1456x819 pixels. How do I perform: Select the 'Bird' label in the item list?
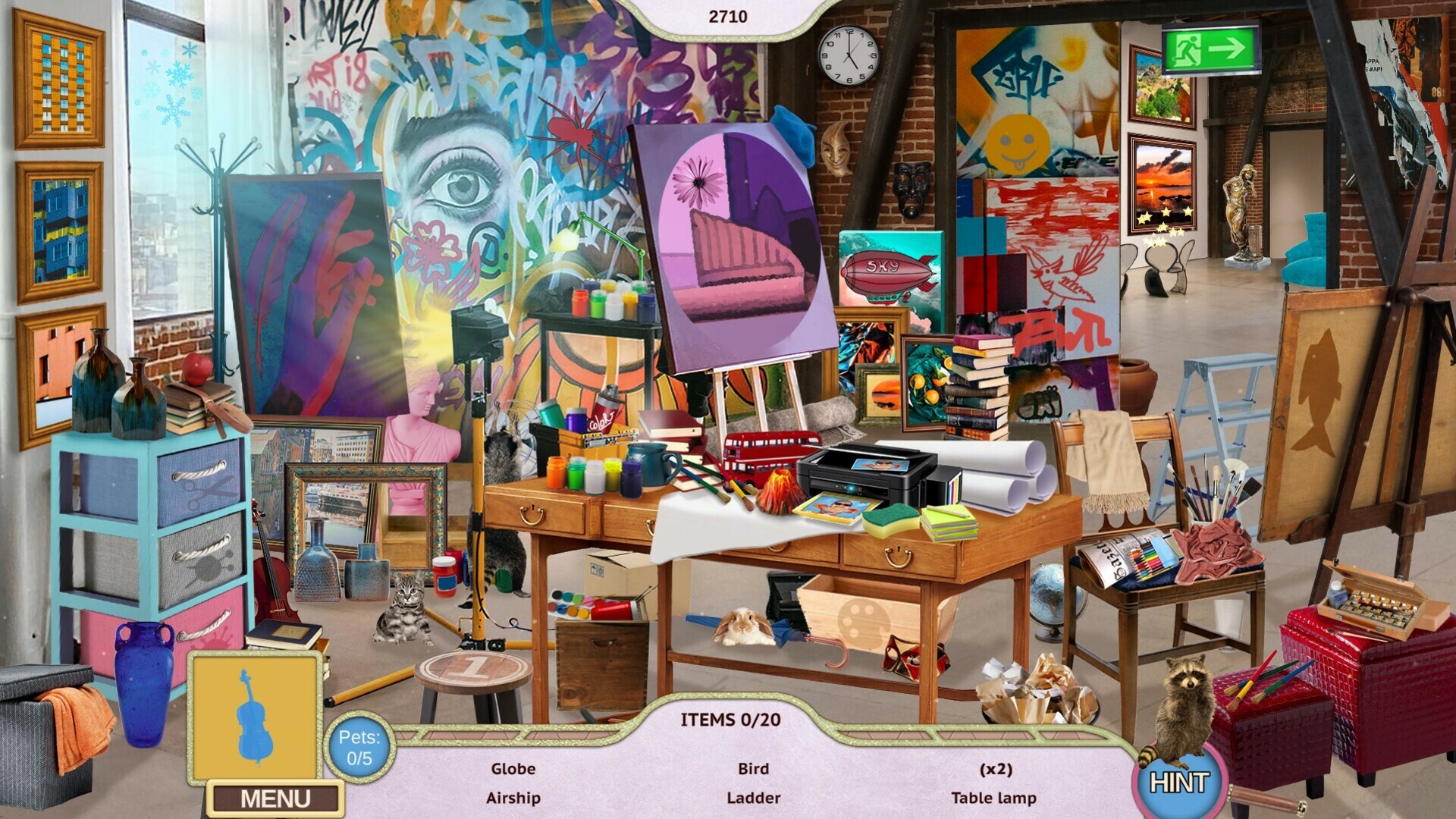(x=755, y=768)
